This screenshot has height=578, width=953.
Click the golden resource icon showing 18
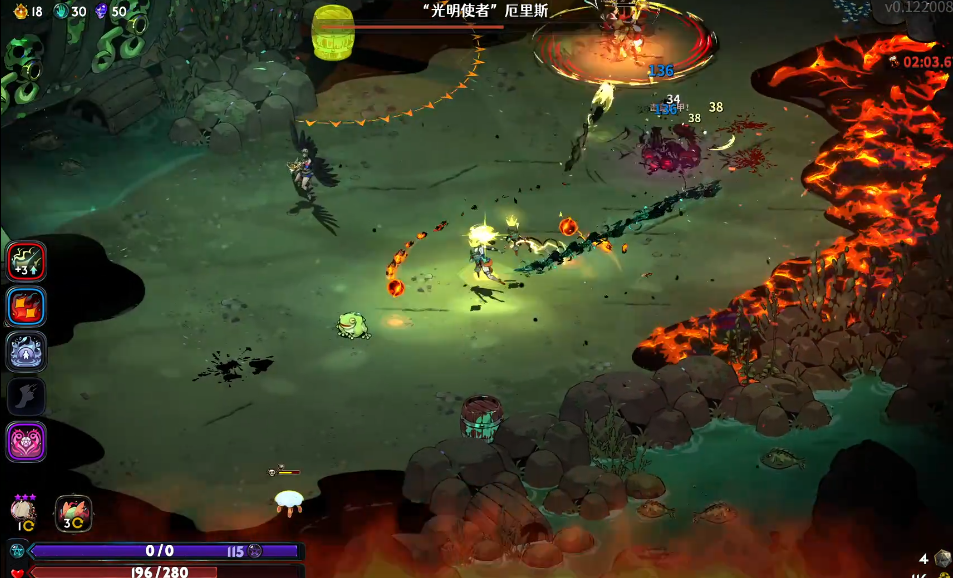[20, 11]
